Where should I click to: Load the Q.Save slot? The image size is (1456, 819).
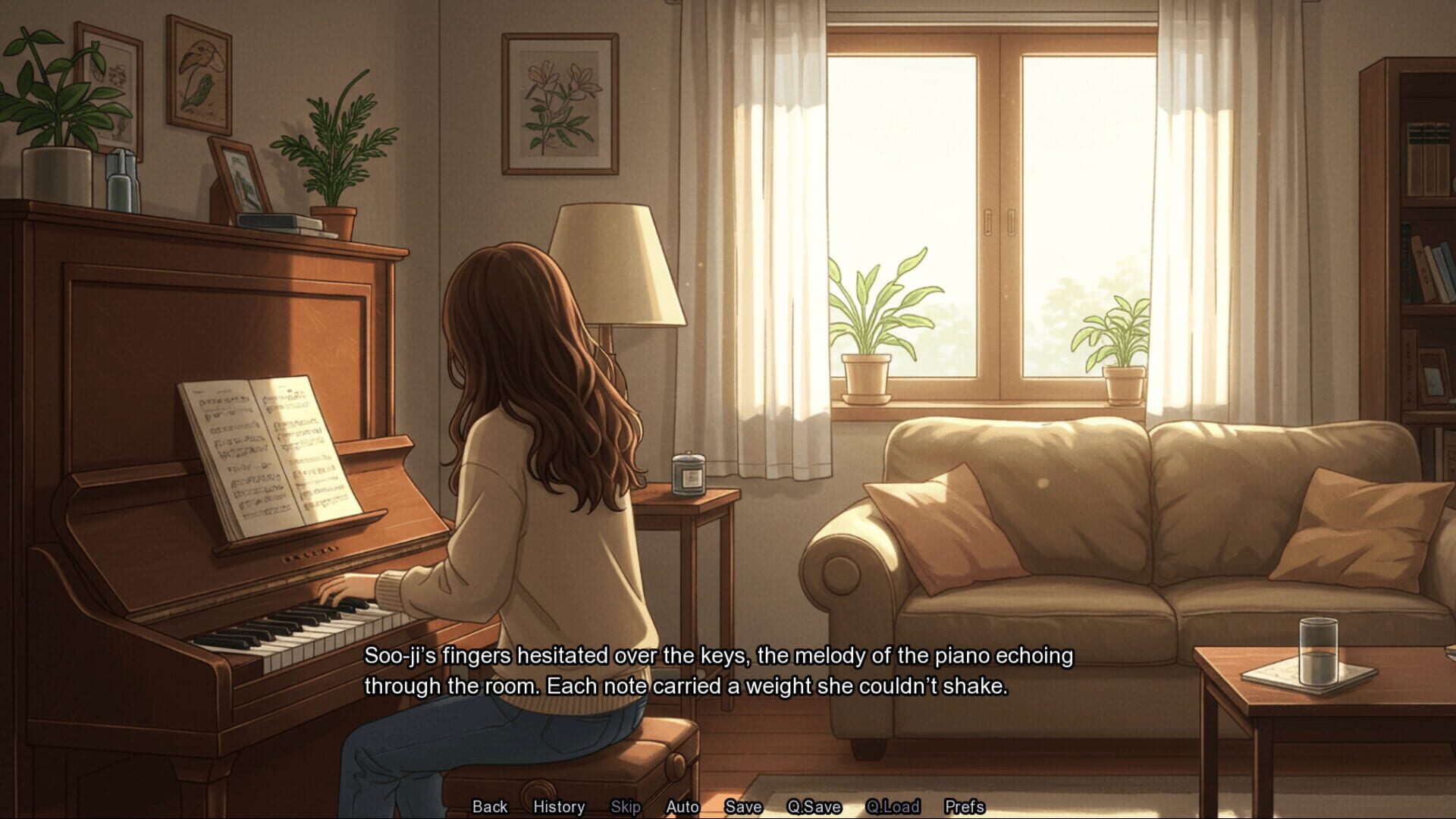(893, 807)
